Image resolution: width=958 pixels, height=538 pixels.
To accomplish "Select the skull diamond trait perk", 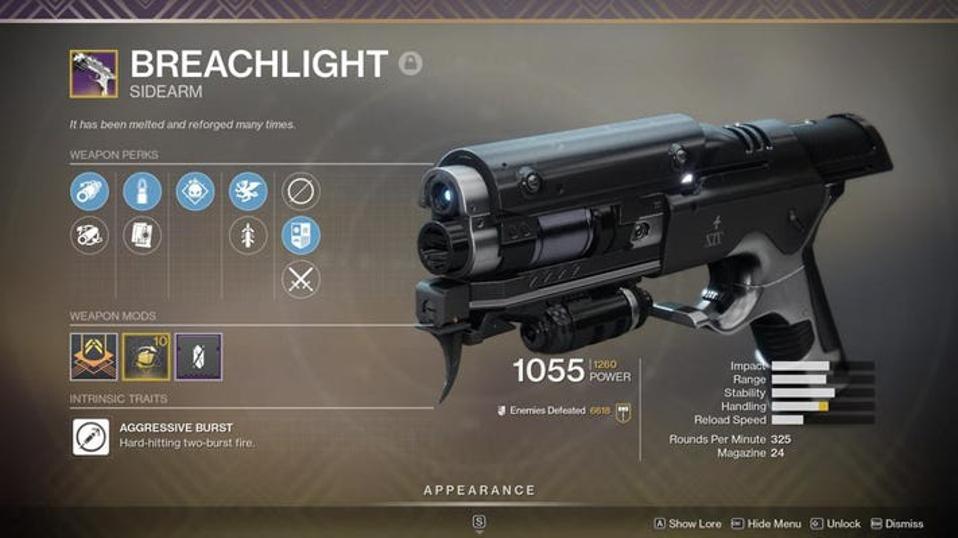I will [x=195, y=191].
